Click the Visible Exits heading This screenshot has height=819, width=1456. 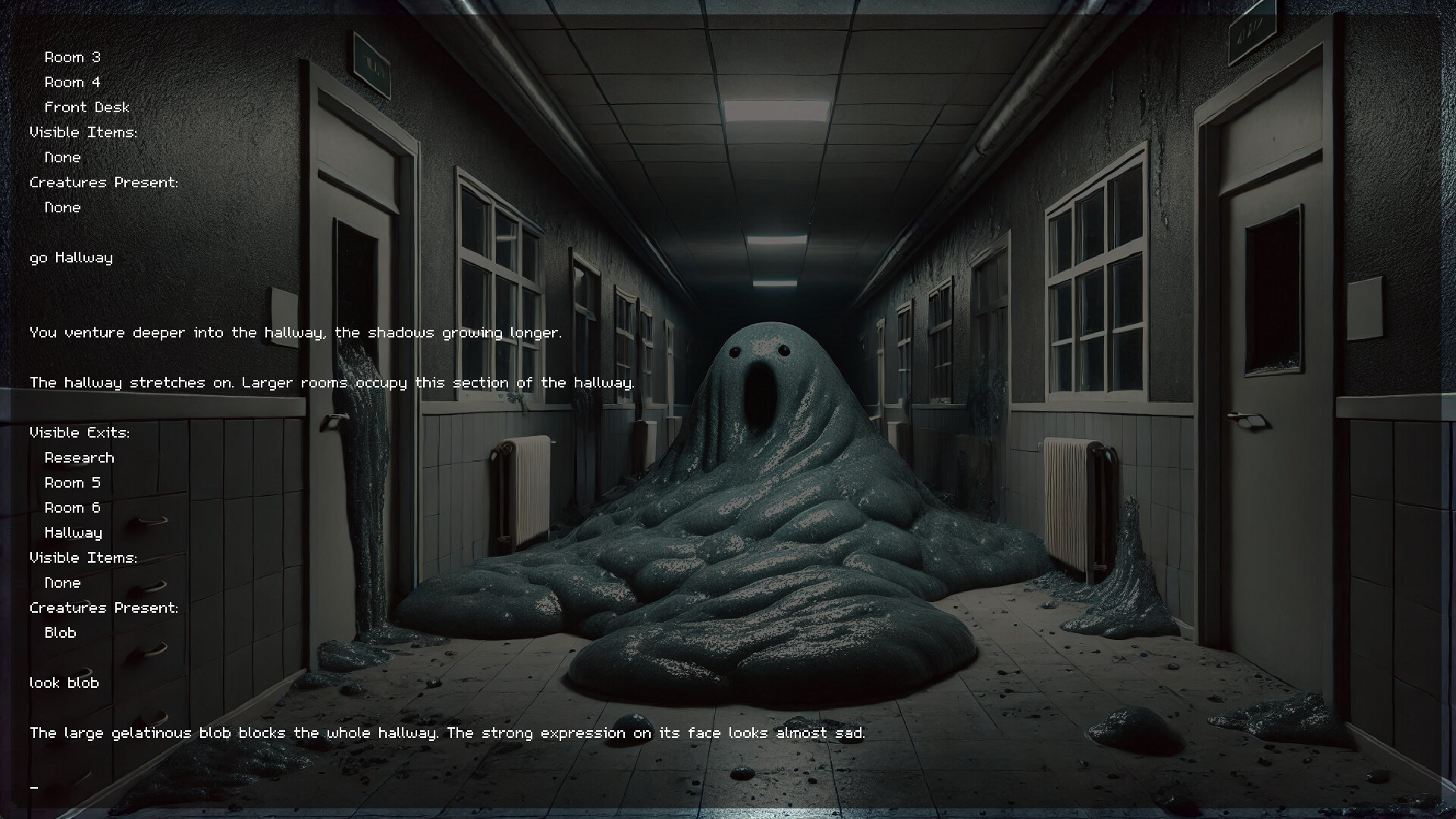(x=79, y=432)
